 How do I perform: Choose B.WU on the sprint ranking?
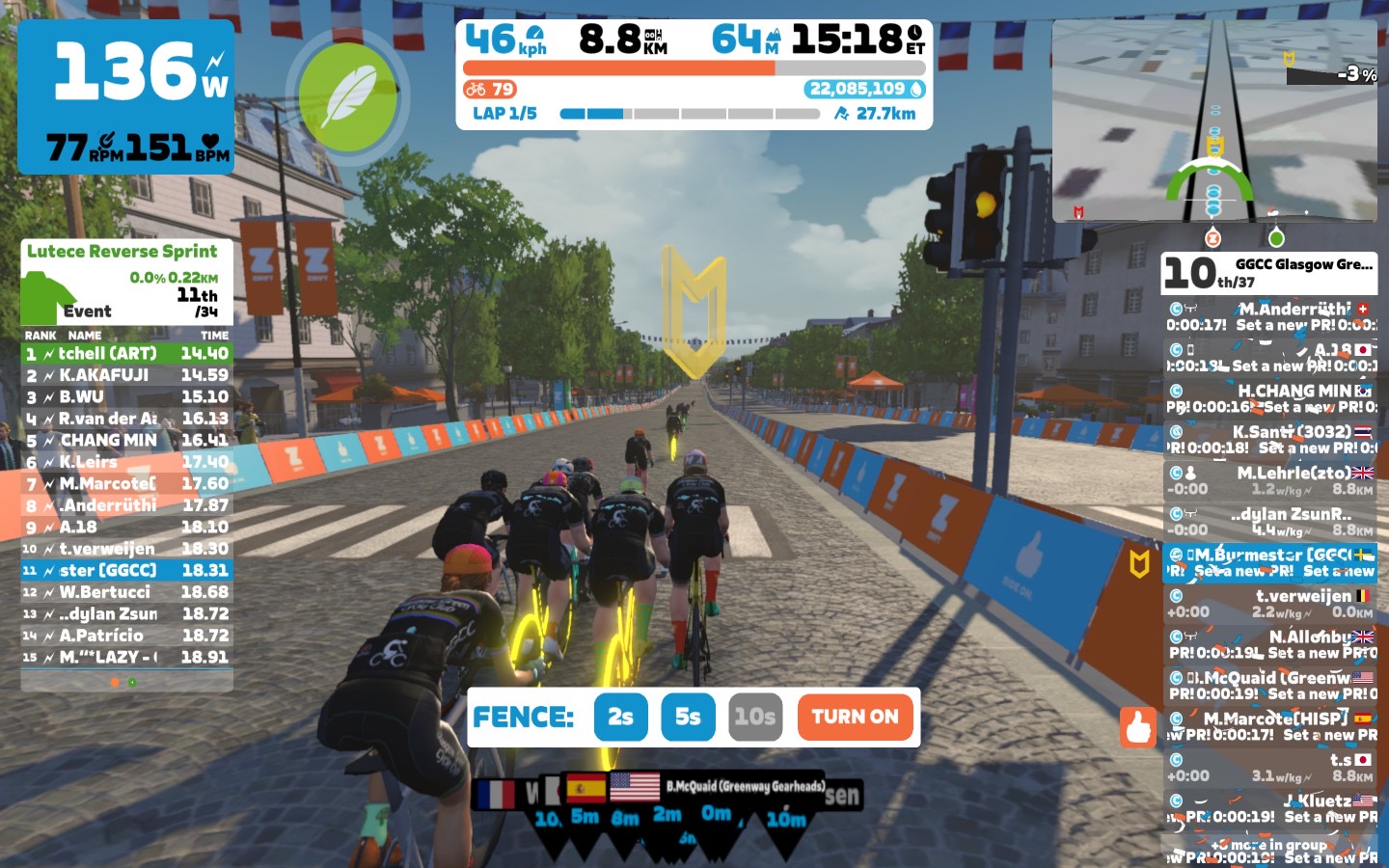coord(126,396)
